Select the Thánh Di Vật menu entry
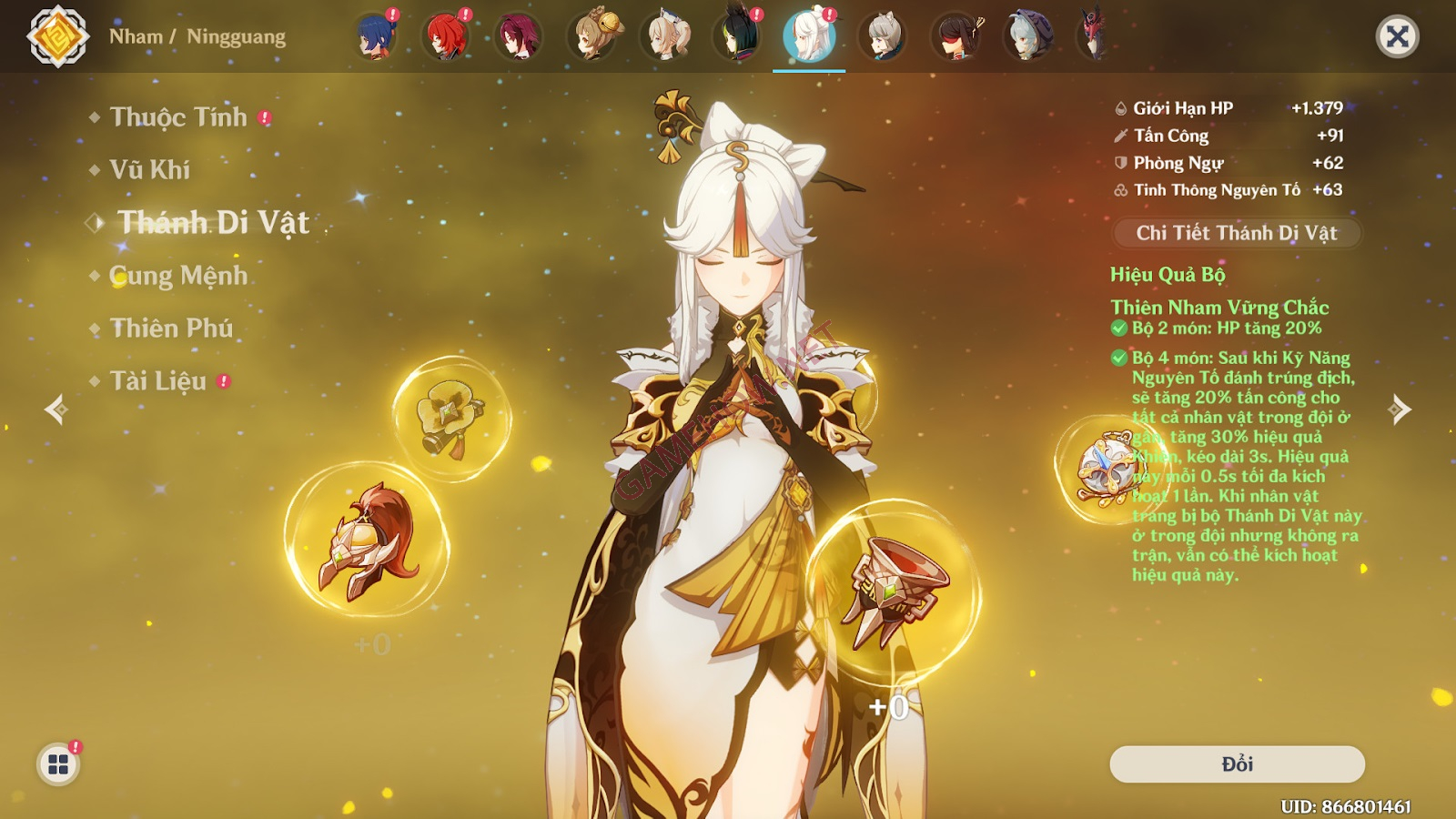1456x819 pixels. pos(214,223)
